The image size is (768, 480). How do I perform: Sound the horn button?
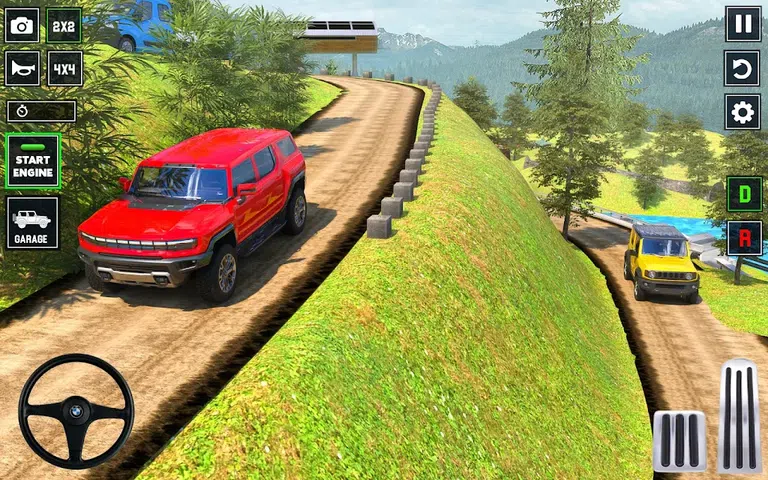22,68
